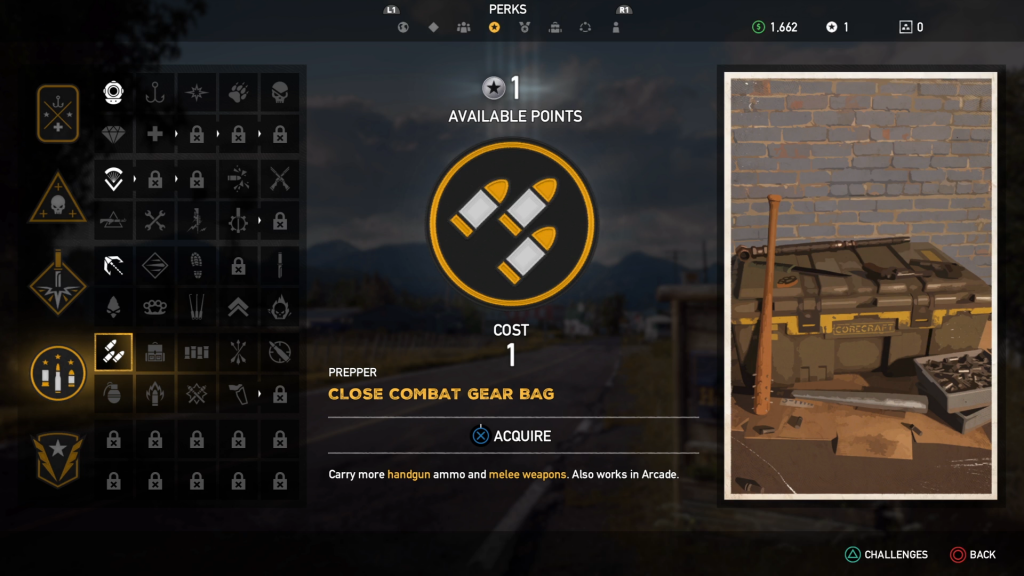
Task: Open the globe map tab
Action: pyautogui.click(x=403, y=27)
